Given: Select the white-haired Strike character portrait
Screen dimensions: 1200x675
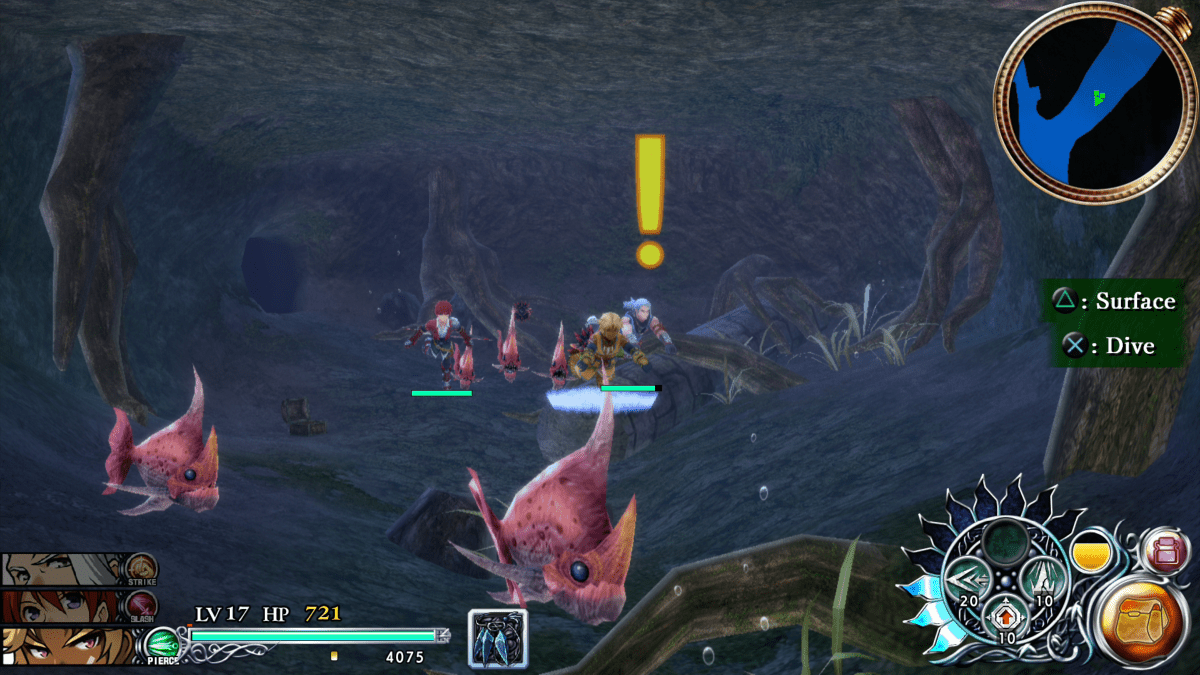Looking at the screenshot, I should (x=65, y=569).
